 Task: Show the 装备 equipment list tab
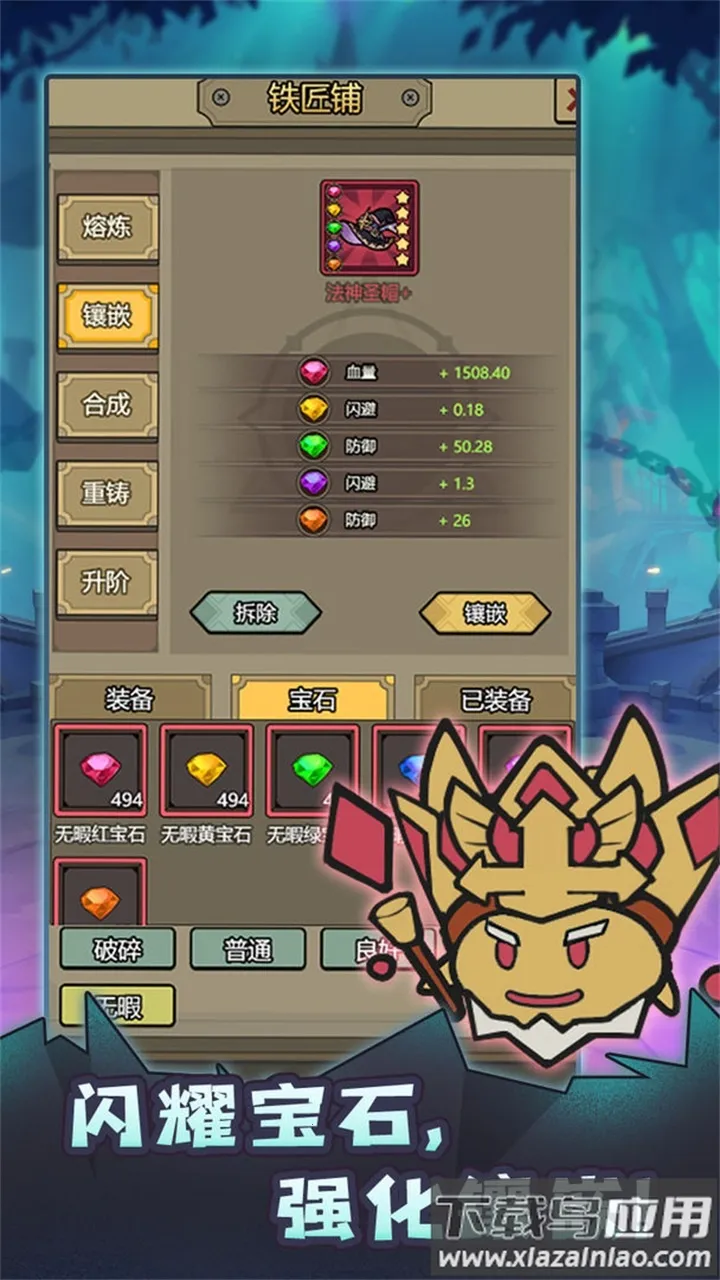130,699
